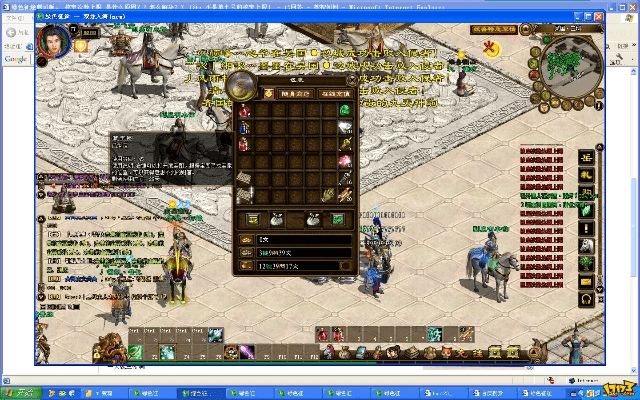Screen dimensions: 640x400
Task: Click the player portrait avatar
Action: [x=53, y=42]
